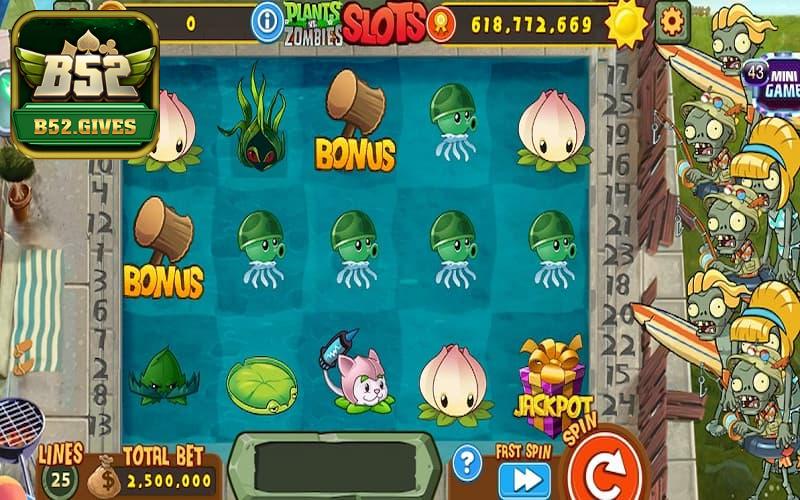This screenshot has width=800, height=500.
Task: Click the gold medal icon by balance
Action: 440,23
